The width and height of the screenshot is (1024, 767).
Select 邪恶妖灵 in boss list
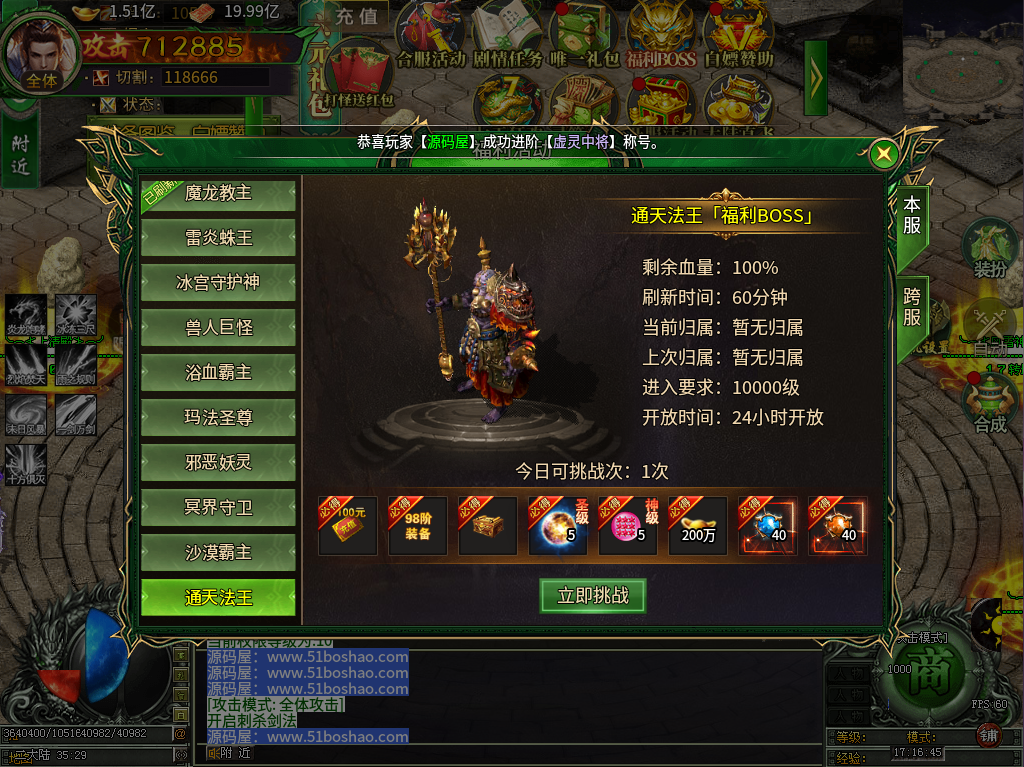(218, 463)
